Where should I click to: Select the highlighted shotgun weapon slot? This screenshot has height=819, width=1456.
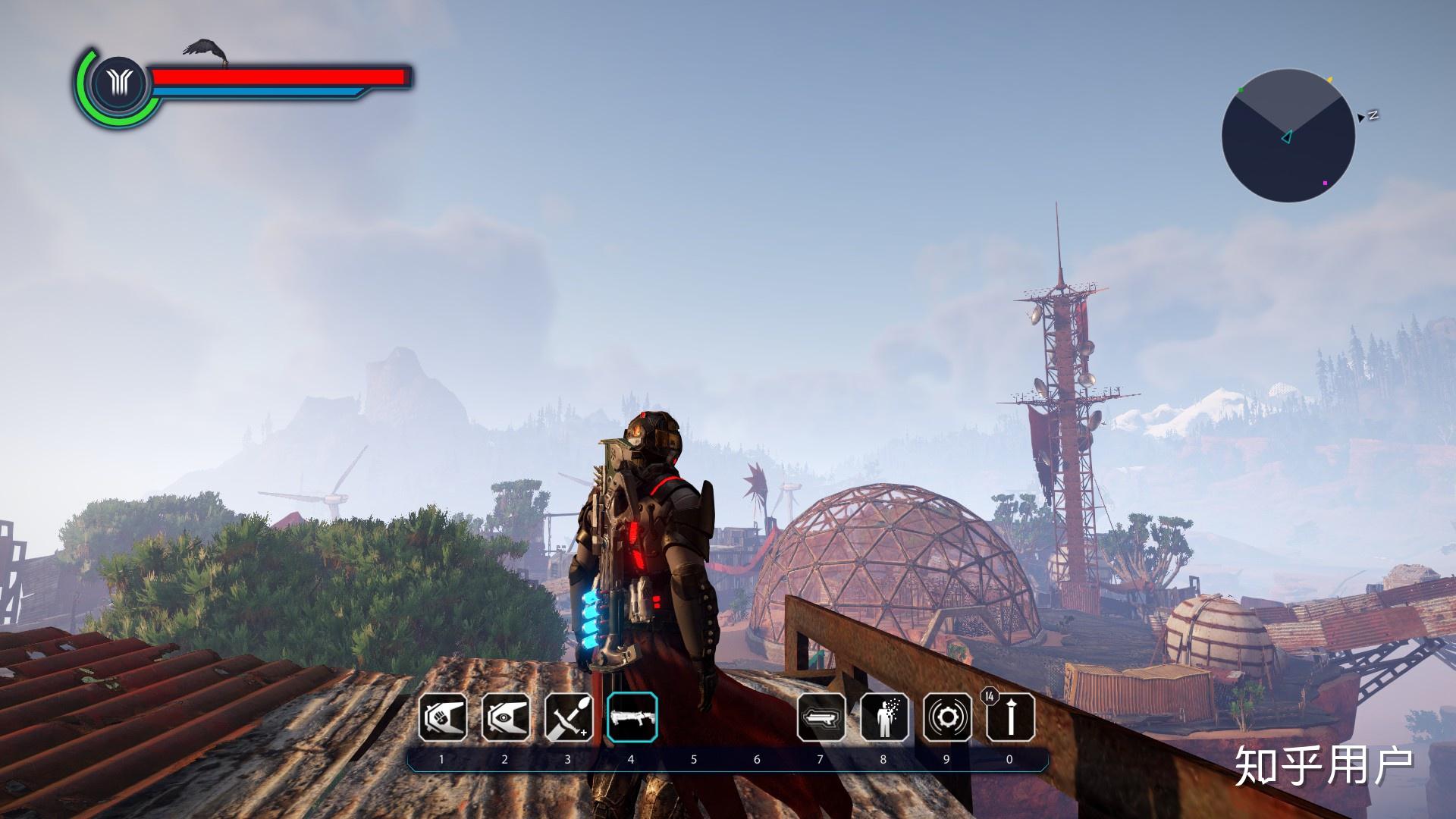pyautogui.click(x=632, y=717)
